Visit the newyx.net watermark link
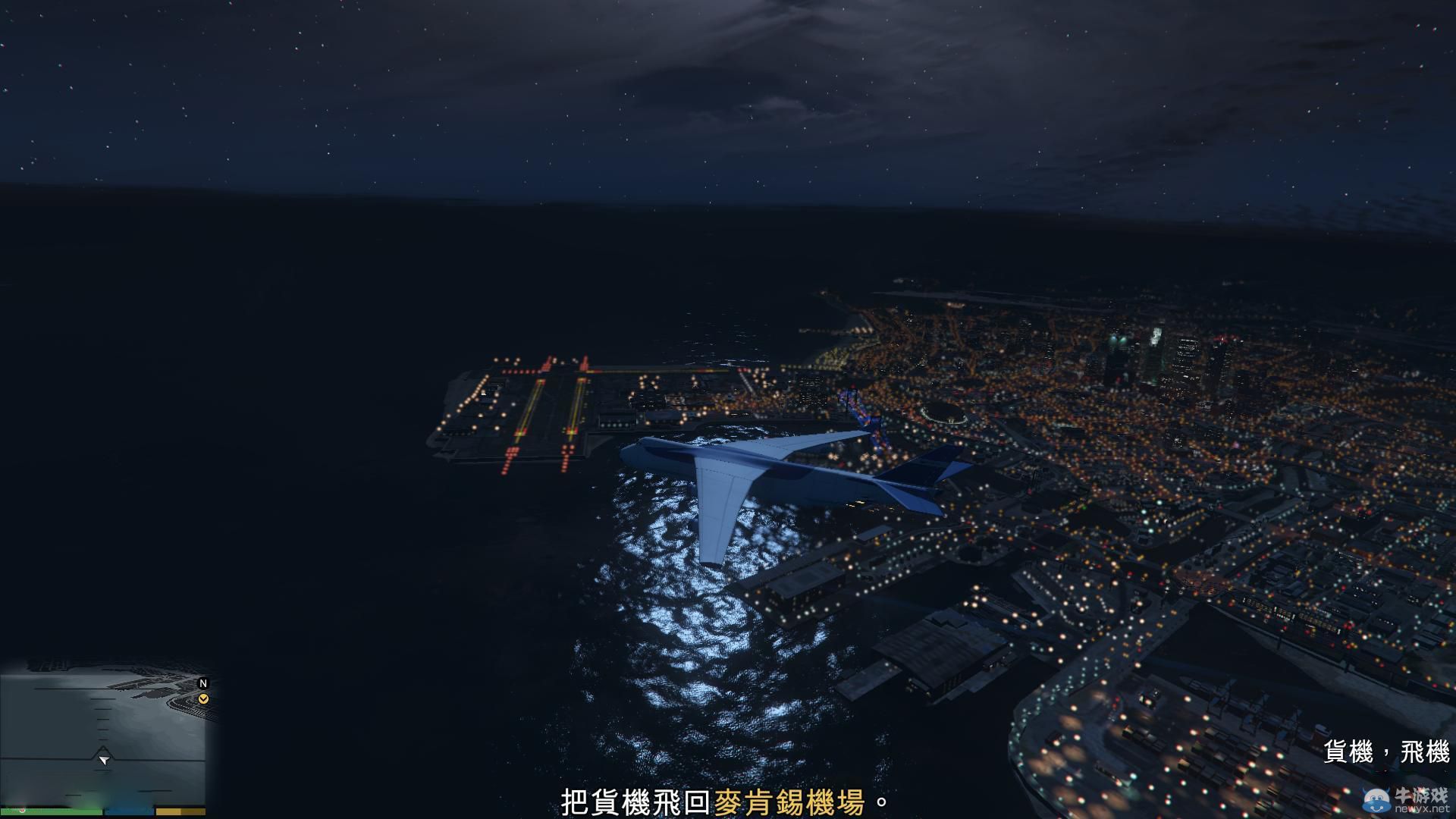 1423,809
